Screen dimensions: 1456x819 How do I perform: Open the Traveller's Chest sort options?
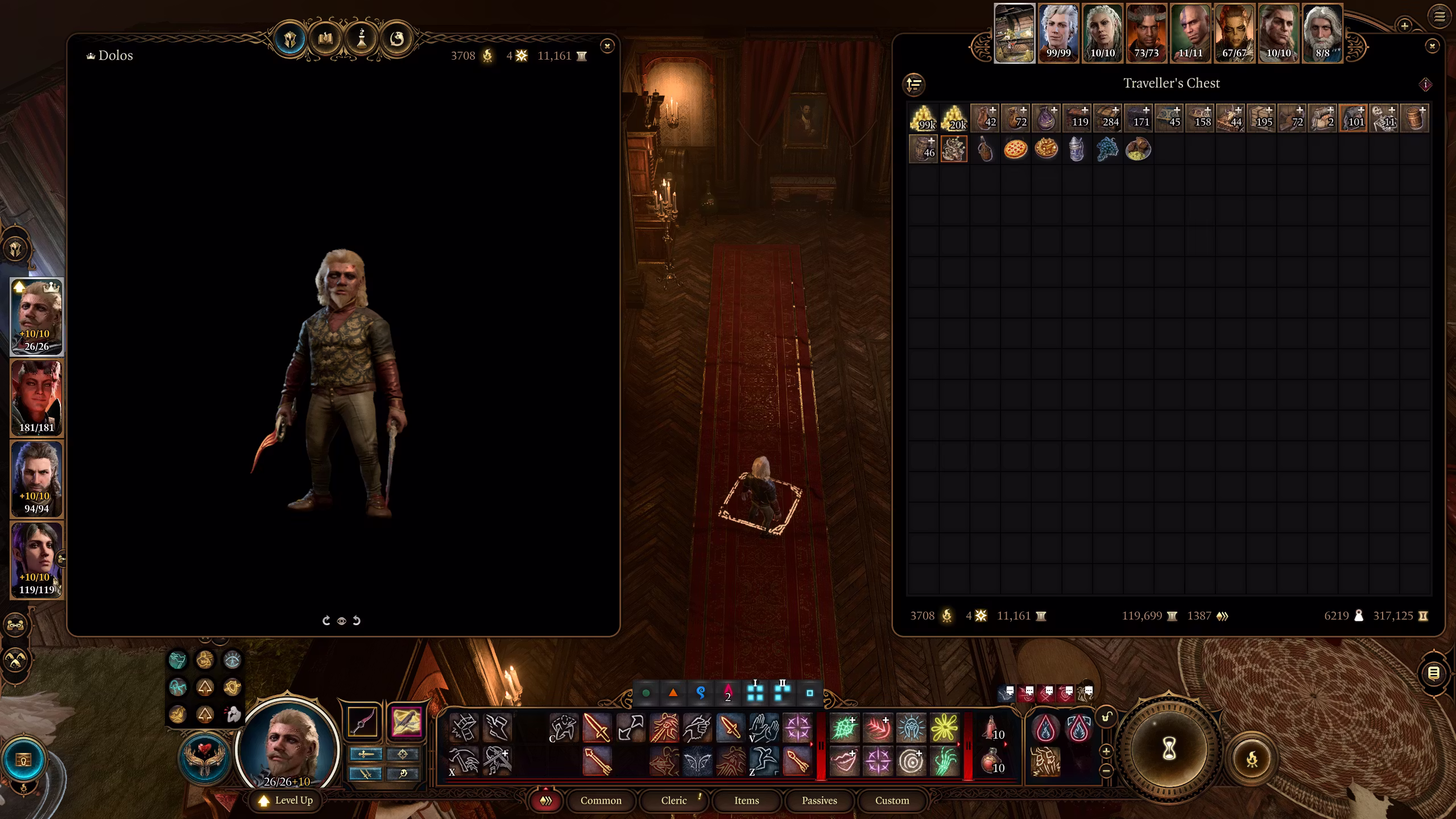click(914, 85)
